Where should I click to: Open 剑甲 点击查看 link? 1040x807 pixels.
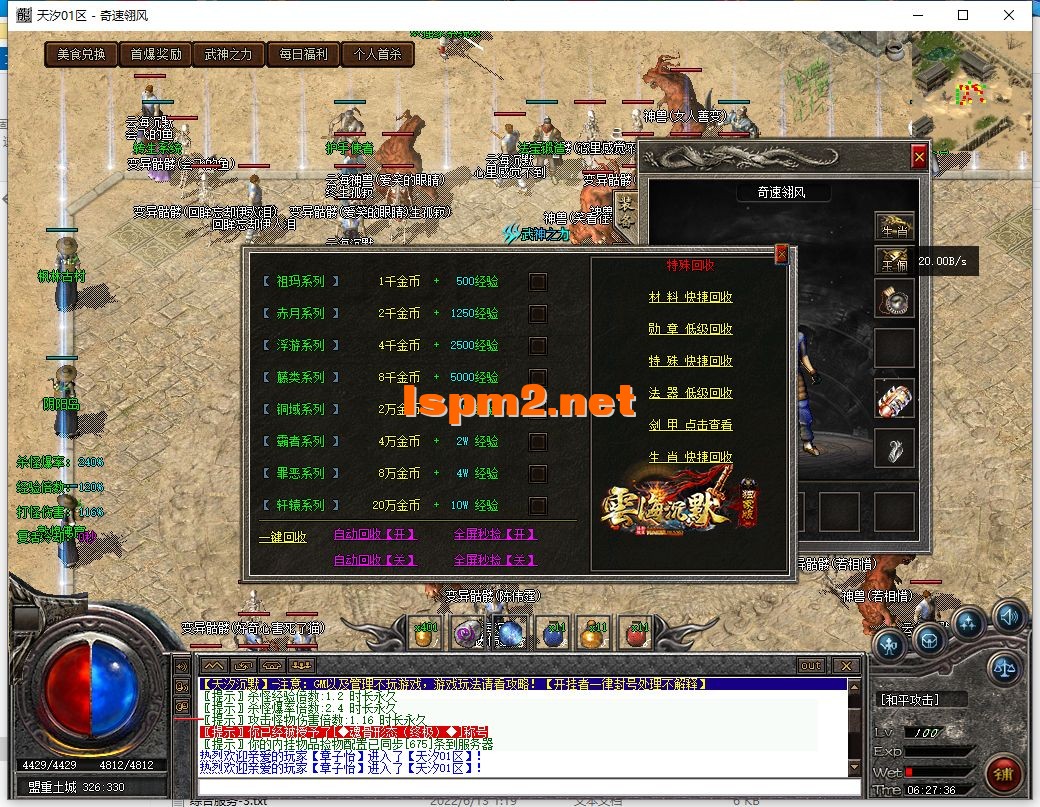pyautogui.click(x=690, y=425)
